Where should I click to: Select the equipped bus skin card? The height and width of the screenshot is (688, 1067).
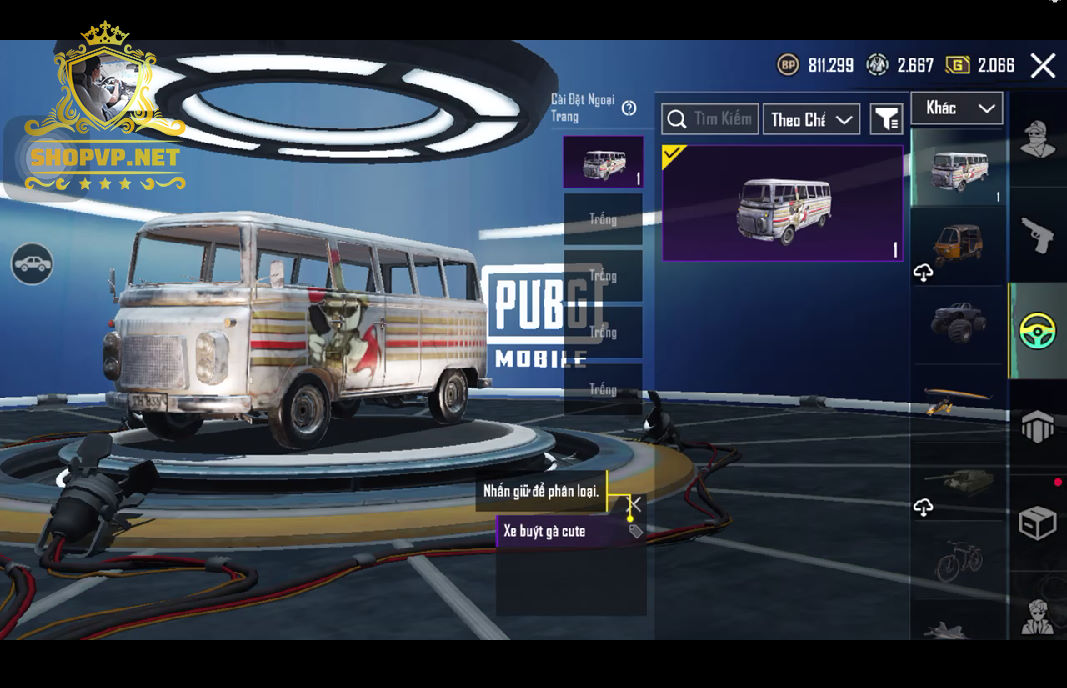(782, 203)
